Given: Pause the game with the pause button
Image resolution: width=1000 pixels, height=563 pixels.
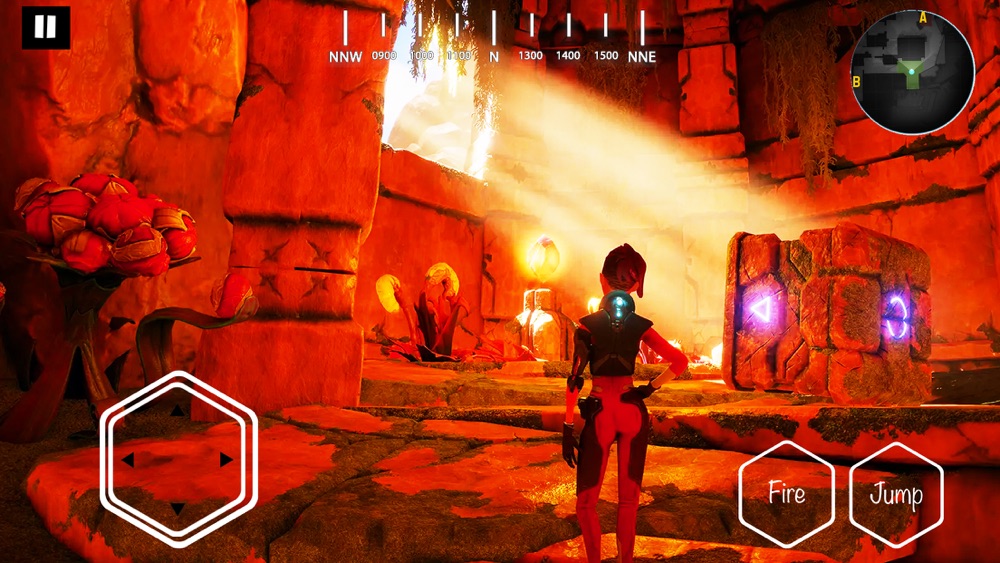Looking at the screenshot, I should click(46, 28).
